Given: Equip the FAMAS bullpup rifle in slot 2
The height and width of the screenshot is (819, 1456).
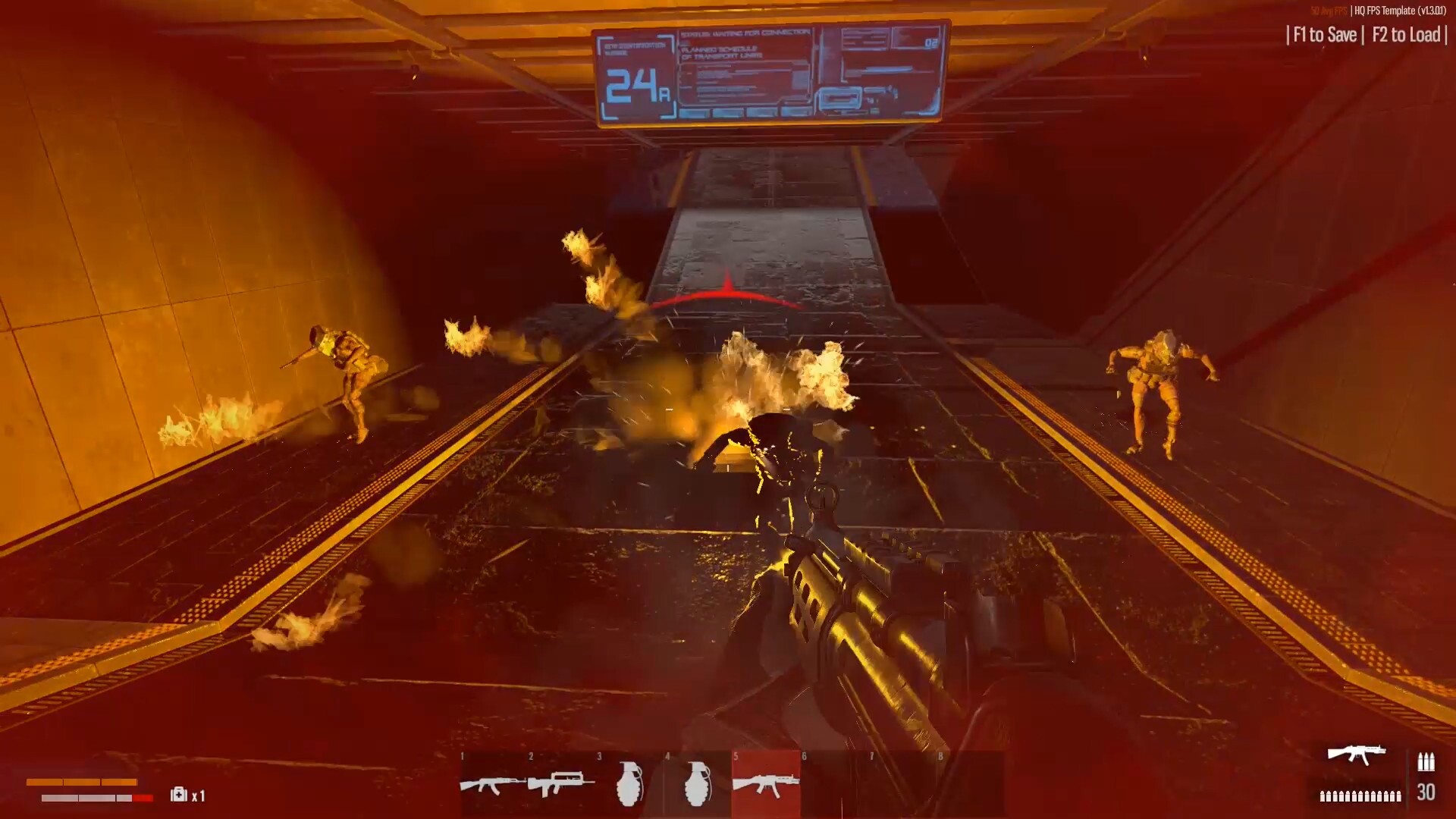Looking at the screenshot, I should click(x=561, y=784).
